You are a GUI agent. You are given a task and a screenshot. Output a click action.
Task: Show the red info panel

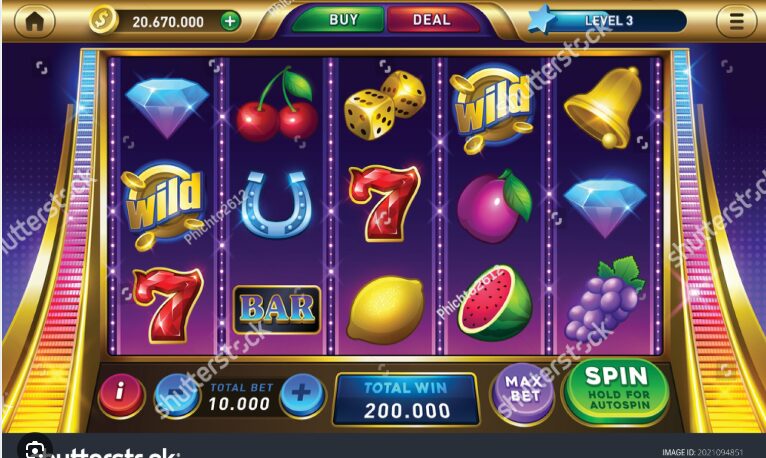(121, 395)
